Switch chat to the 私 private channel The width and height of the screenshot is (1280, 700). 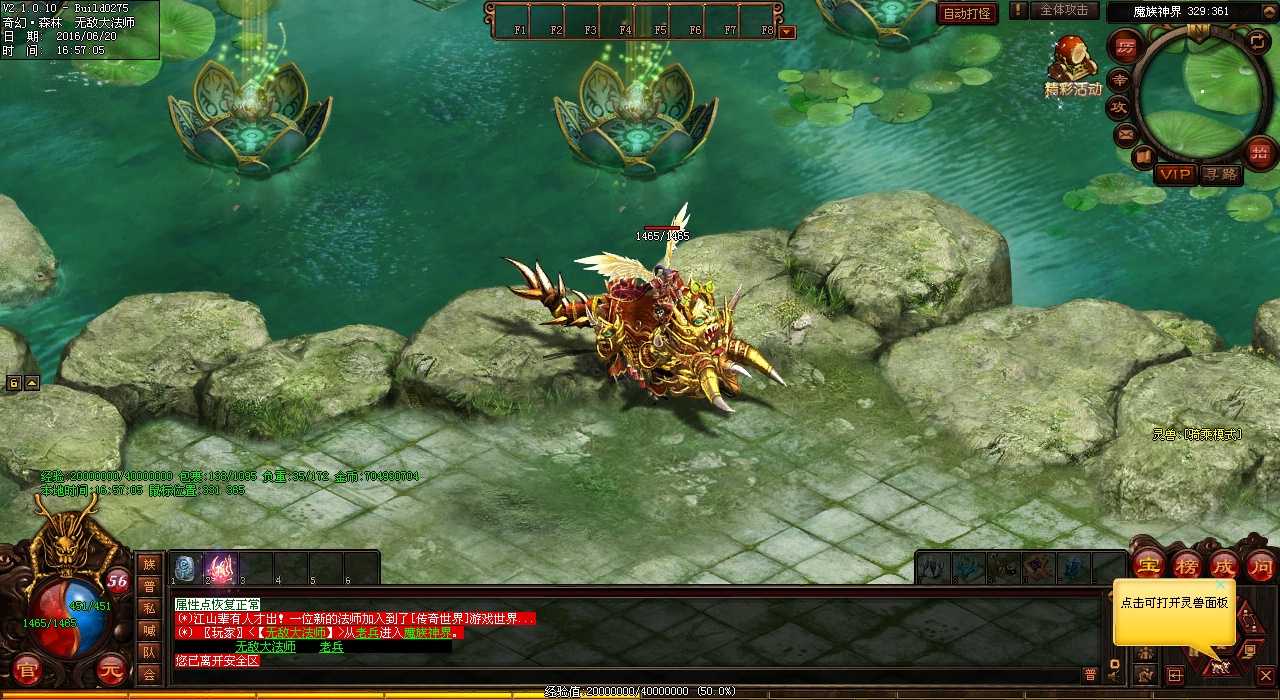[149, 608]
